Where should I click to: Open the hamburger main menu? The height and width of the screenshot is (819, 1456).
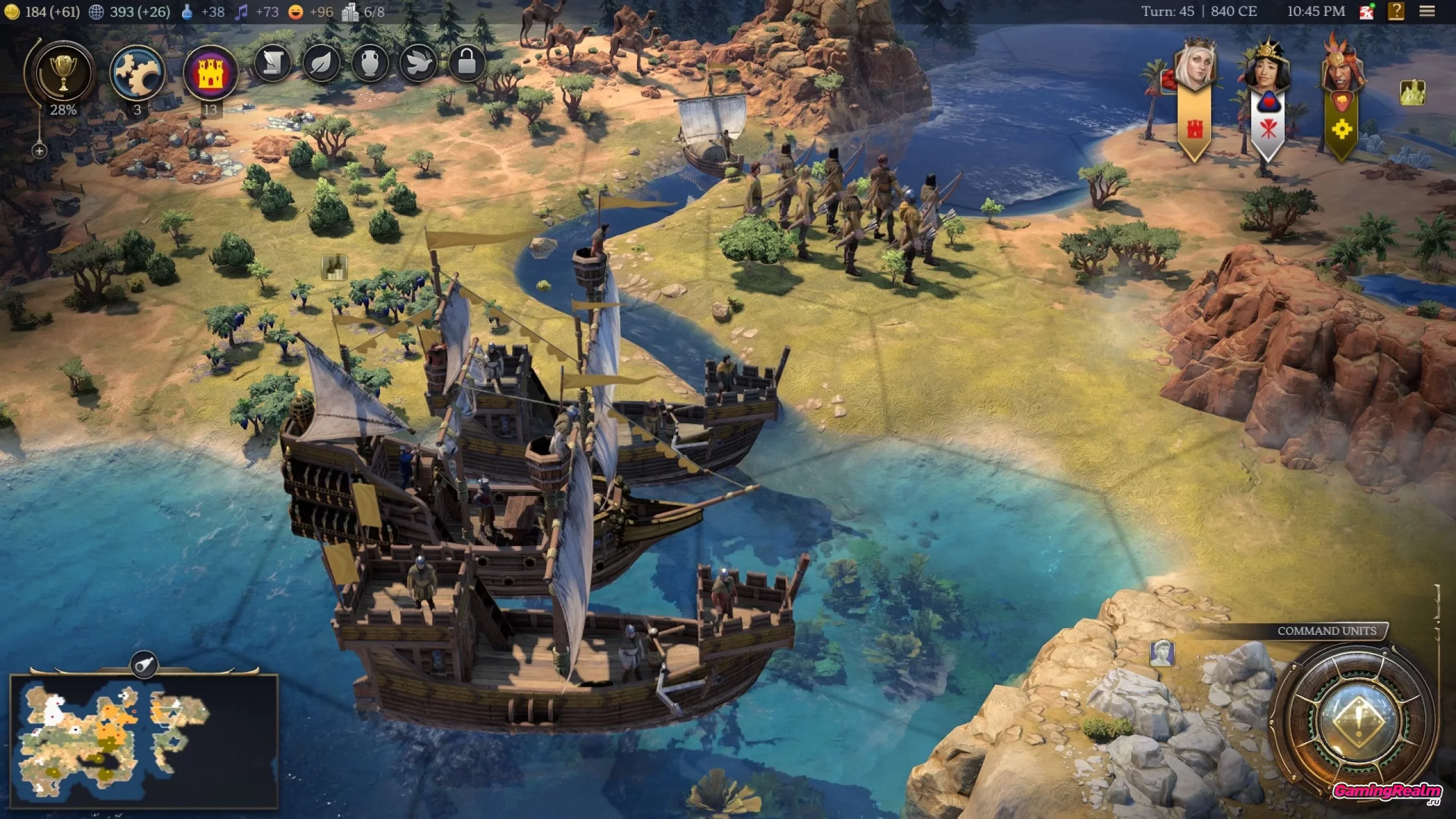tap(1427, 11)
